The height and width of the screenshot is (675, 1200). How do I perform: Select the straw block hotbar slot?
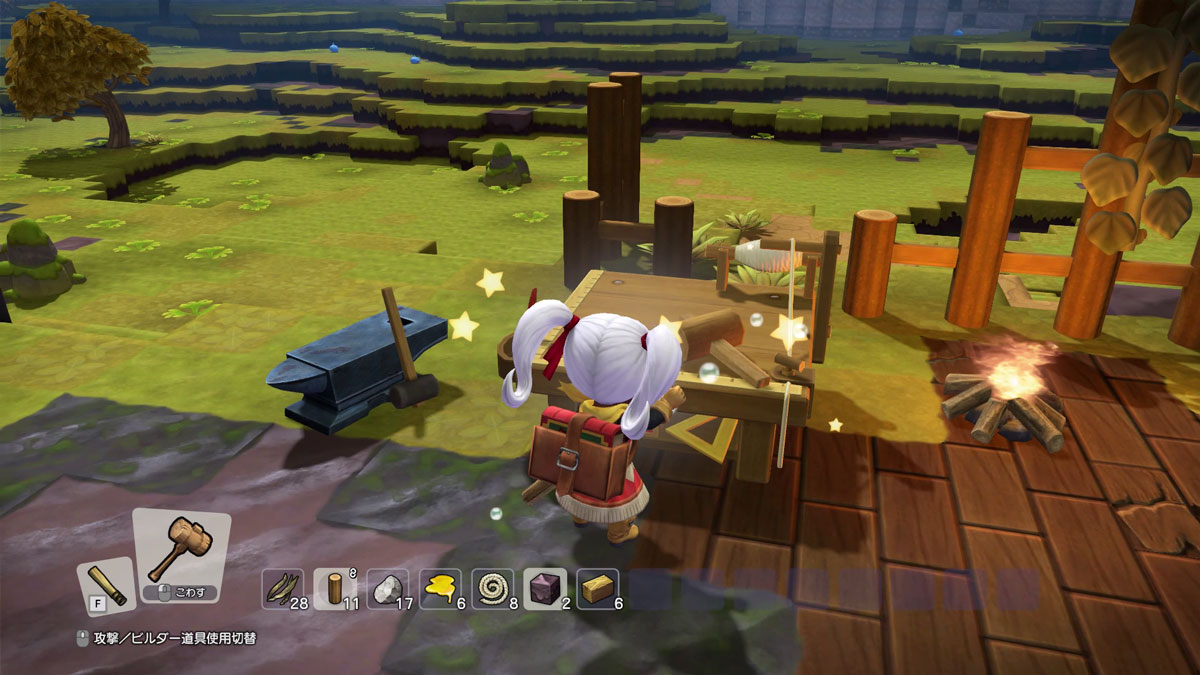pos(597,589)
